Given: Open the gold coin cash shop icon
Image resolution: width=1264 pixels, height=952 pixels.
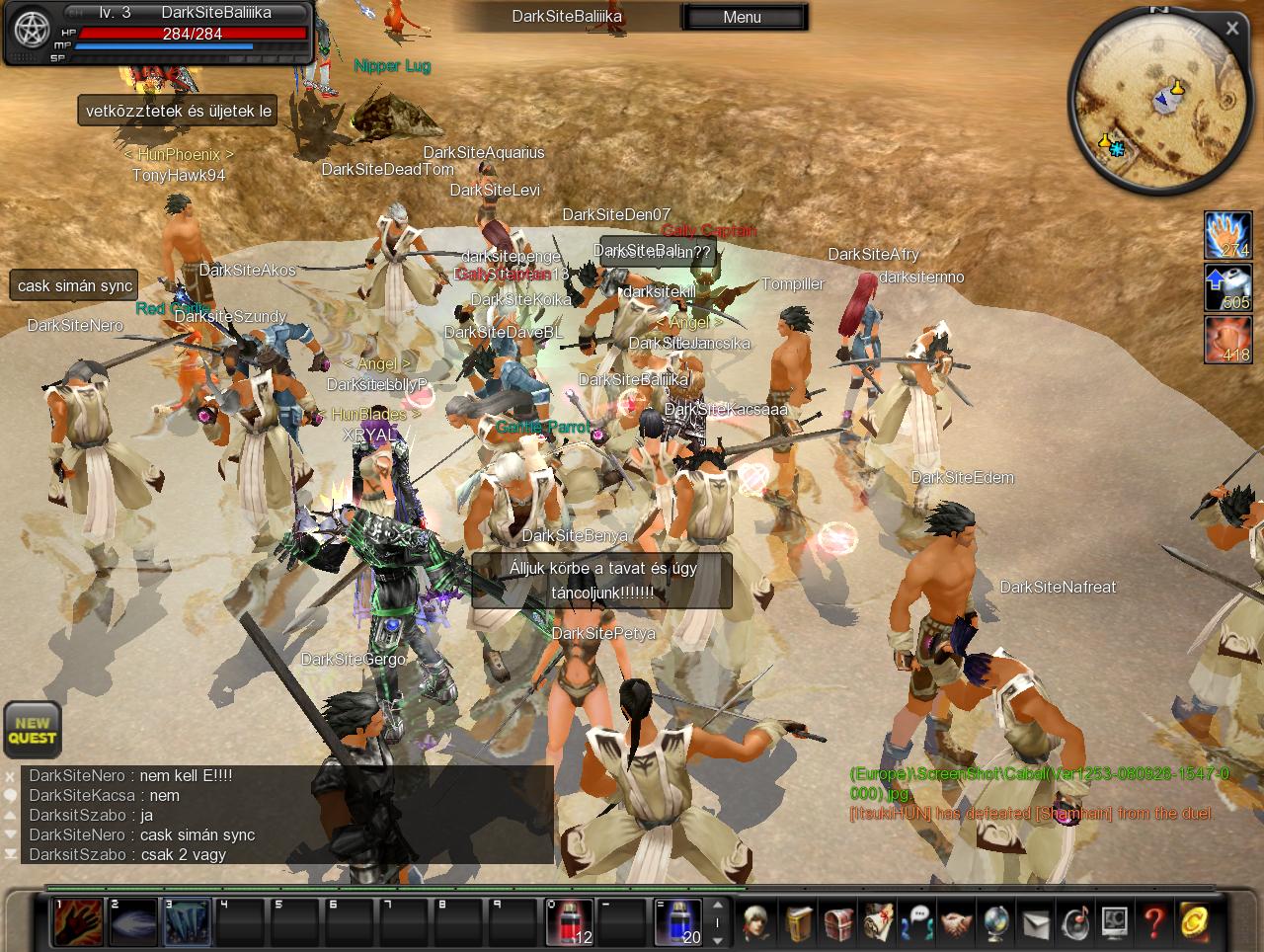Looking at the screenshot, I should (x=1194, y=922).
